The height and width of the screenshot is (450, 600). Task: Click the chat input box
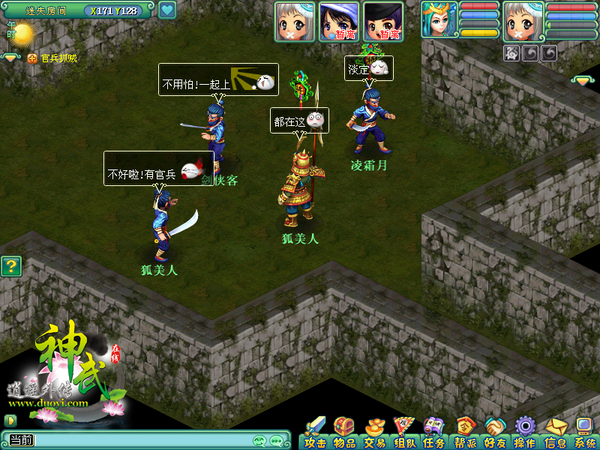click(140, 440)
